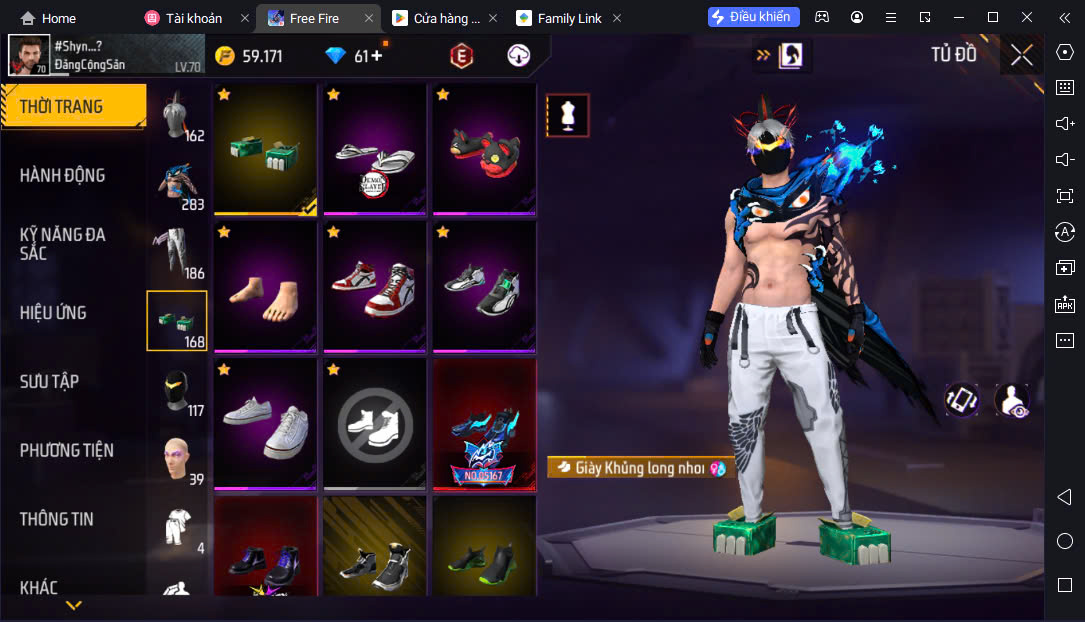Show the mask subcategory with 117 items
This screenshot has height=622, width=1085.
tap(177, 390)
